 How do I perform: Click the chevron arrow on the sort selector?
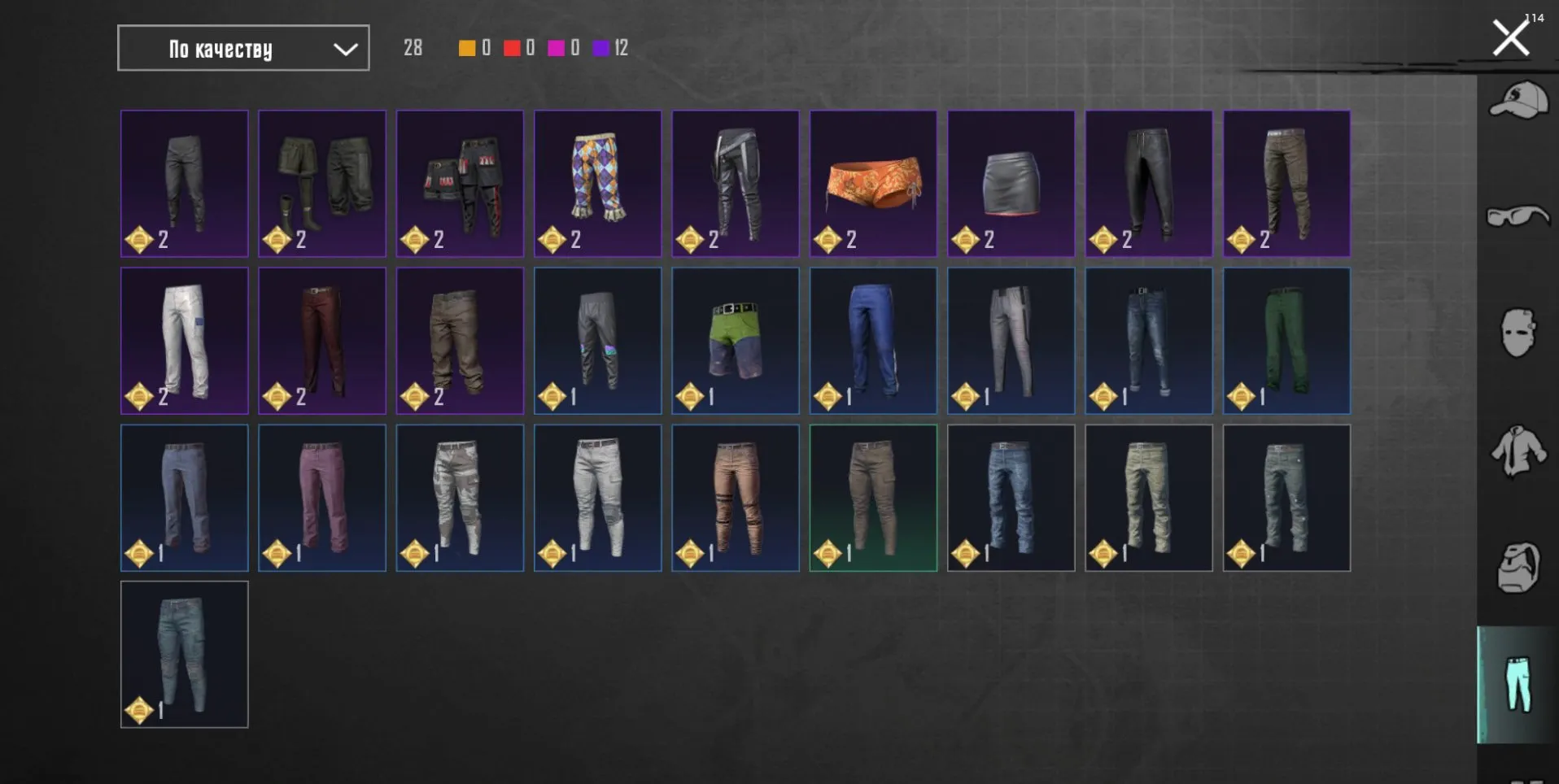click(345, 49)
